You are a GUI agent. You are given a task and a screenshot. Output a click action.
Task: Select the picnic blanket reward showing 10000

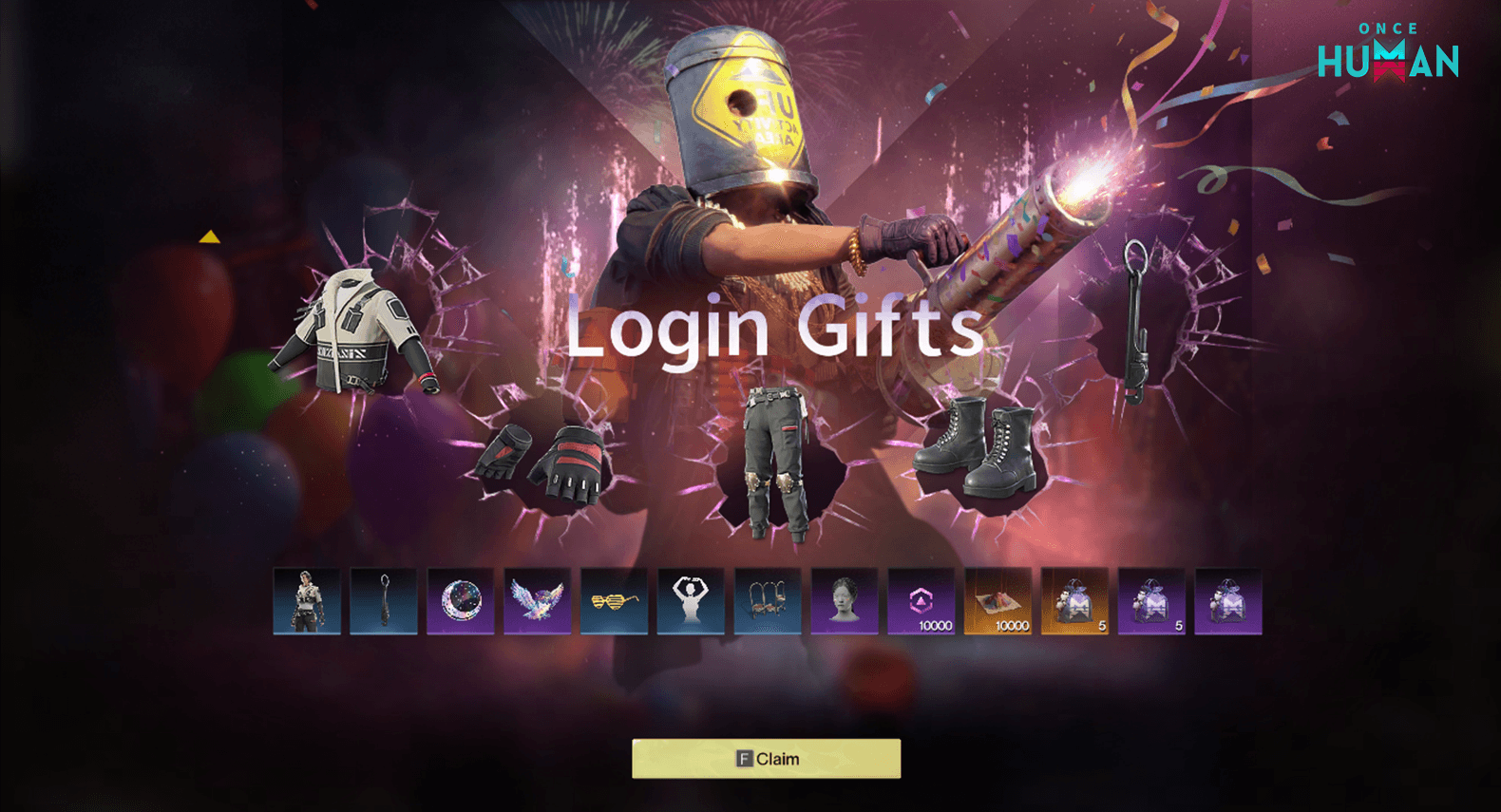click(997, 600)
